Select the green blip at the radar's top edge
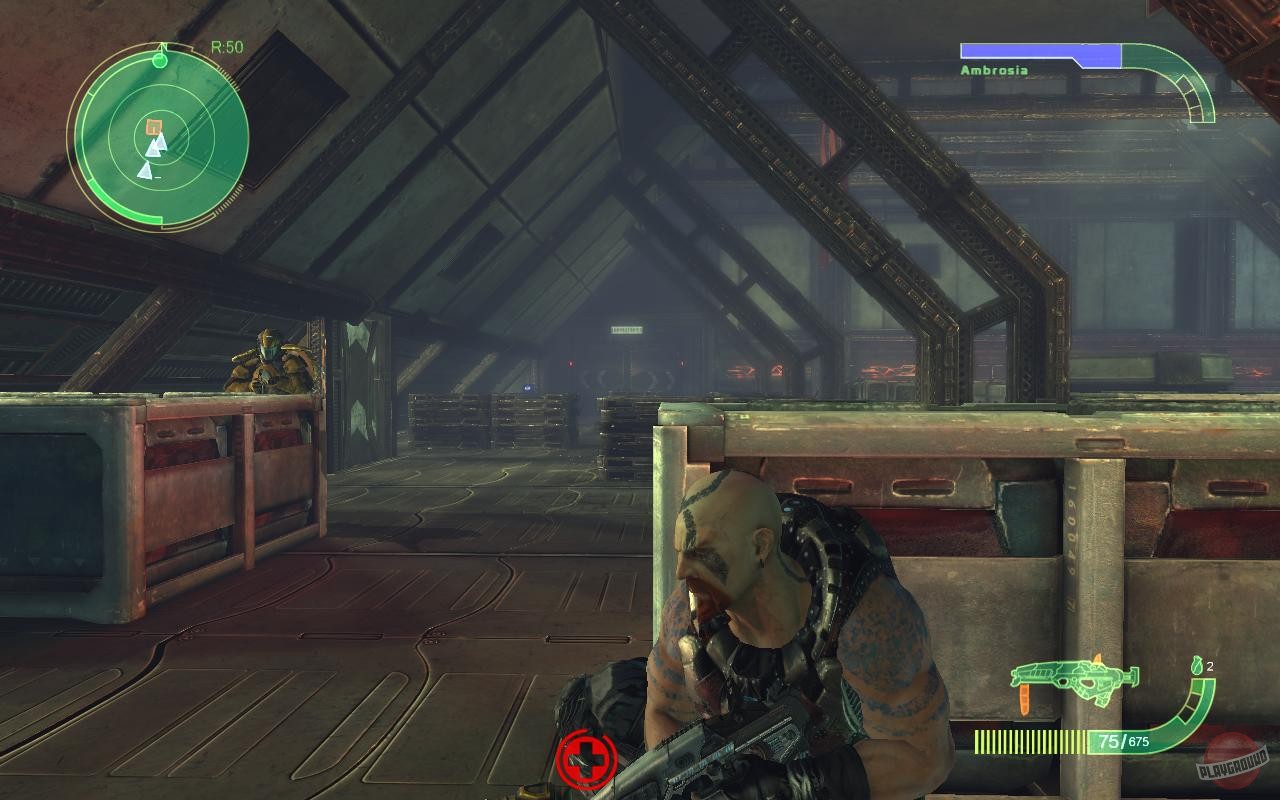 click(x=160, y=60)
